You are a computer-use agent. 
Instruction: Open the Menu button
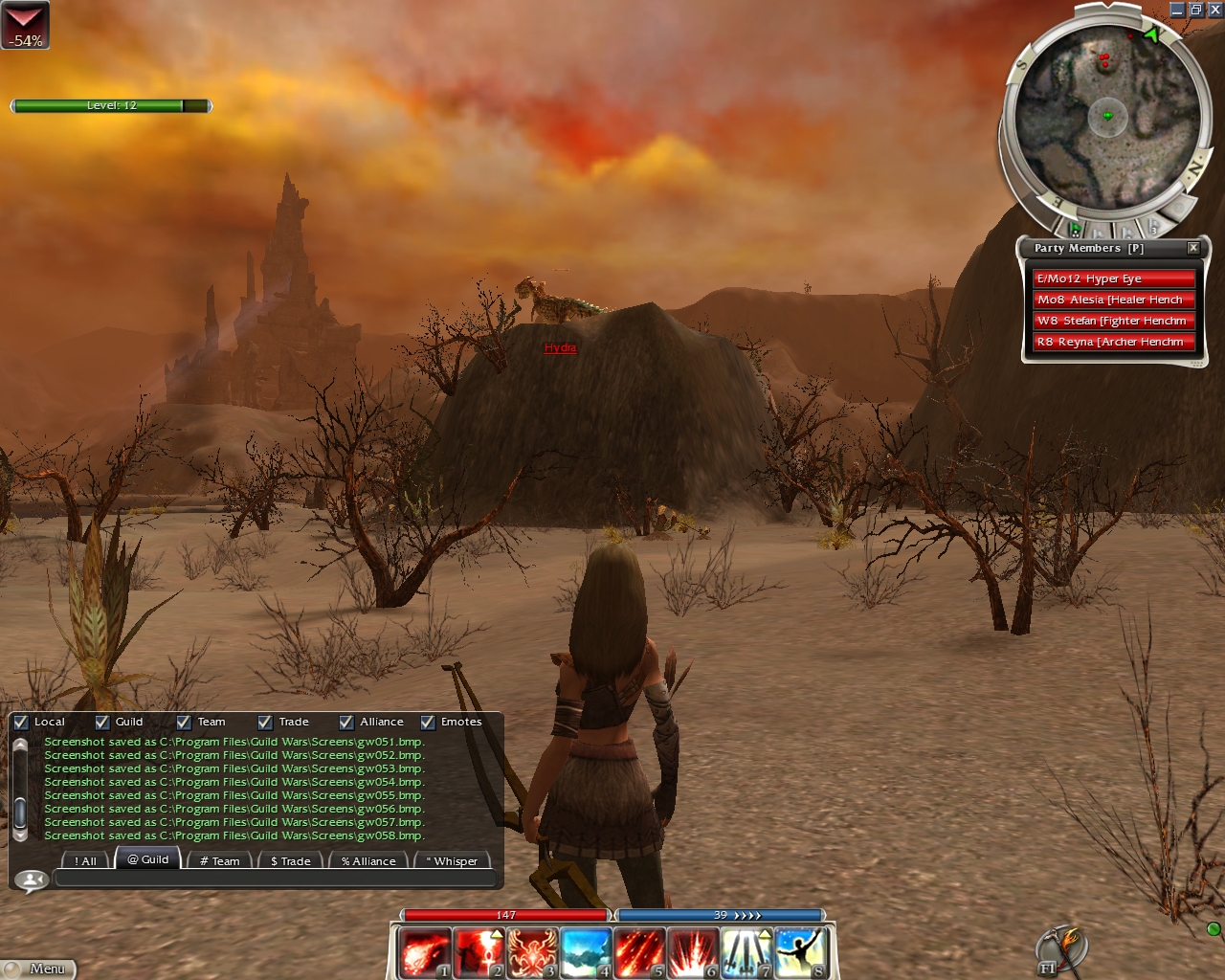point(38,969)
